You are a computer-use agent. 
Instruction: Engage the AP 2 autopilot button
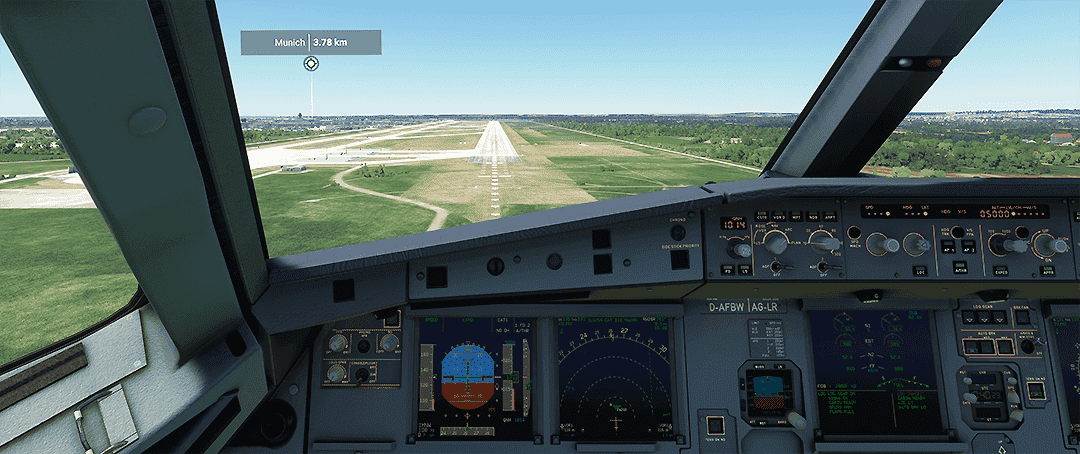tap(970, 247)
